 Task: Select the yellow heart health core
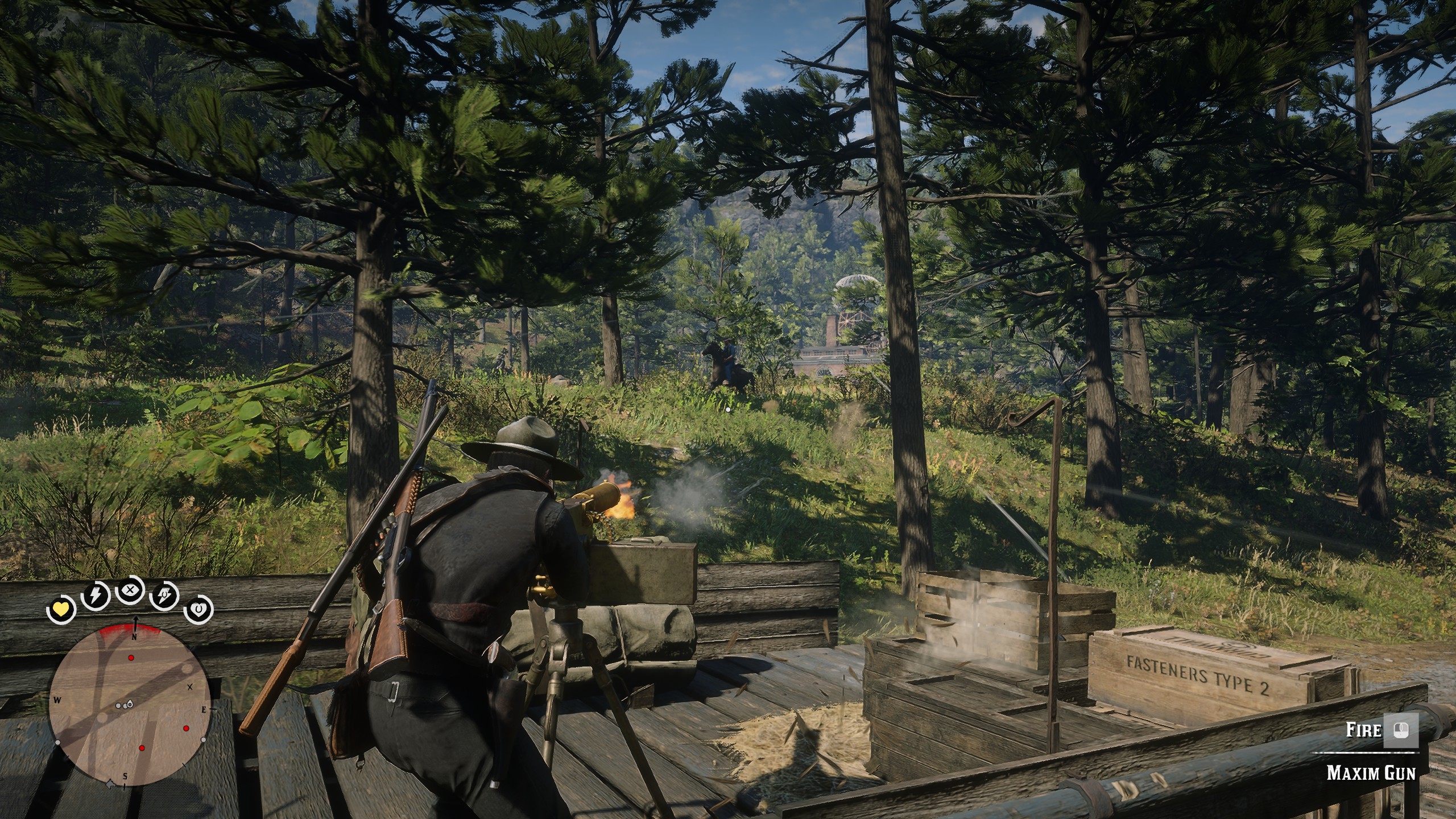60,403
